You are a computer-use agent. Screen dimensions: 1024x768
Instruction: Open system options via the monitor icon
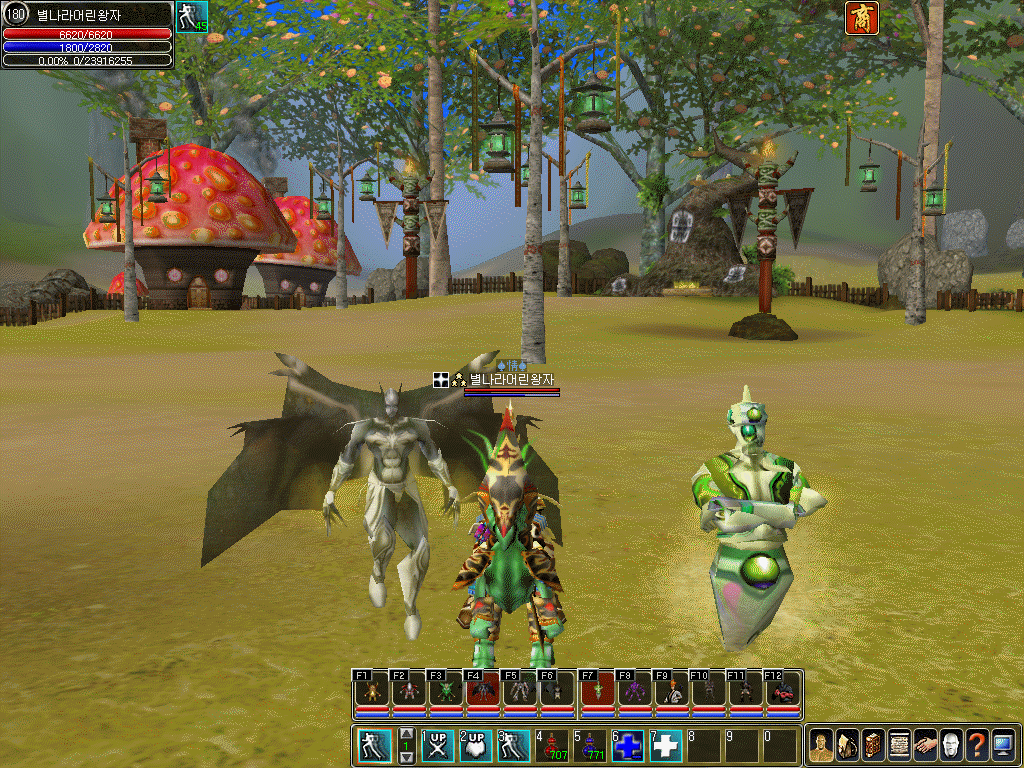1003,745
